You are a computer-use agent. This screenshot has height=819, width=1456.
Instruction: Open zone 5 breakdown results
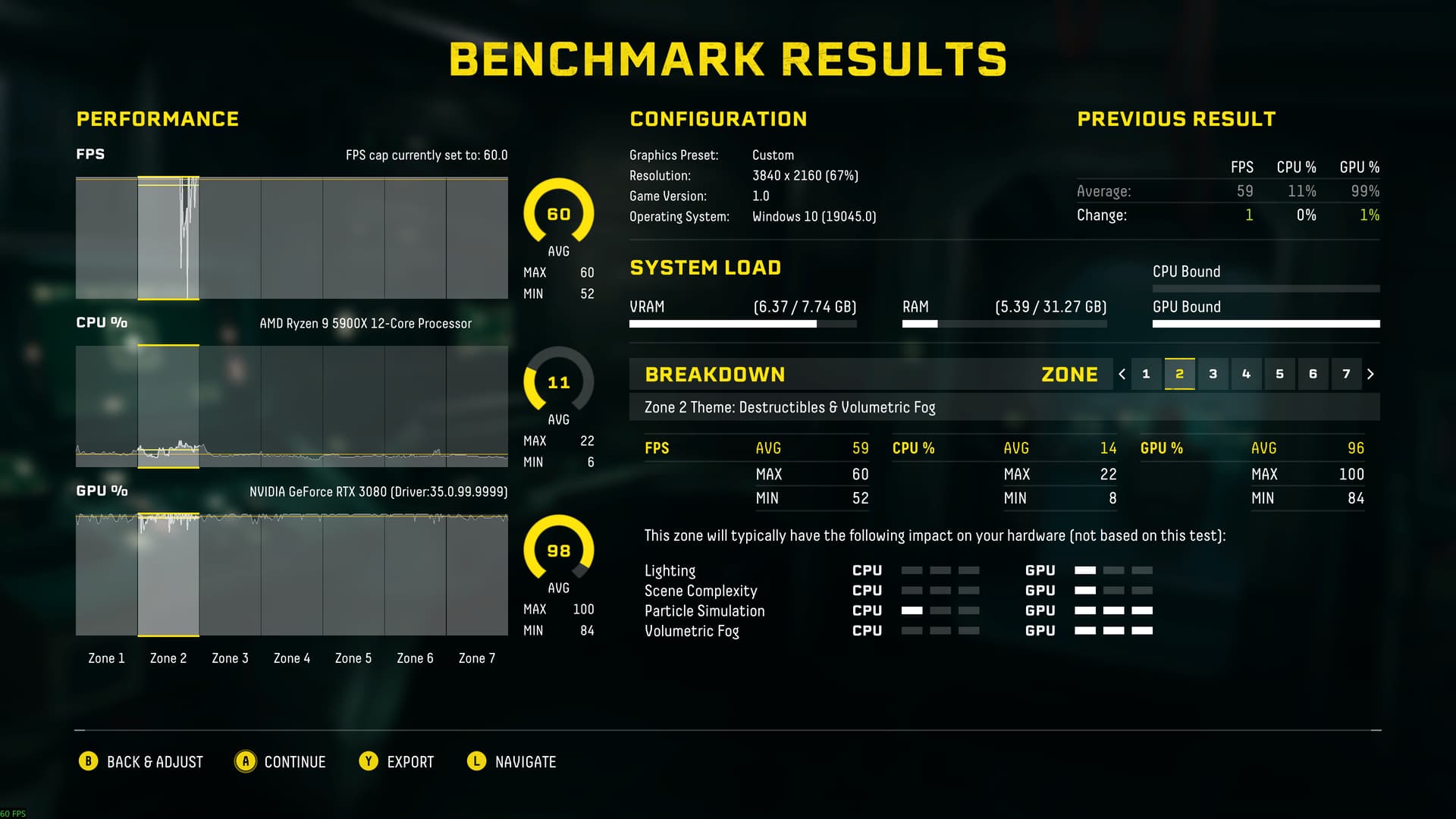coord(1279,374)
